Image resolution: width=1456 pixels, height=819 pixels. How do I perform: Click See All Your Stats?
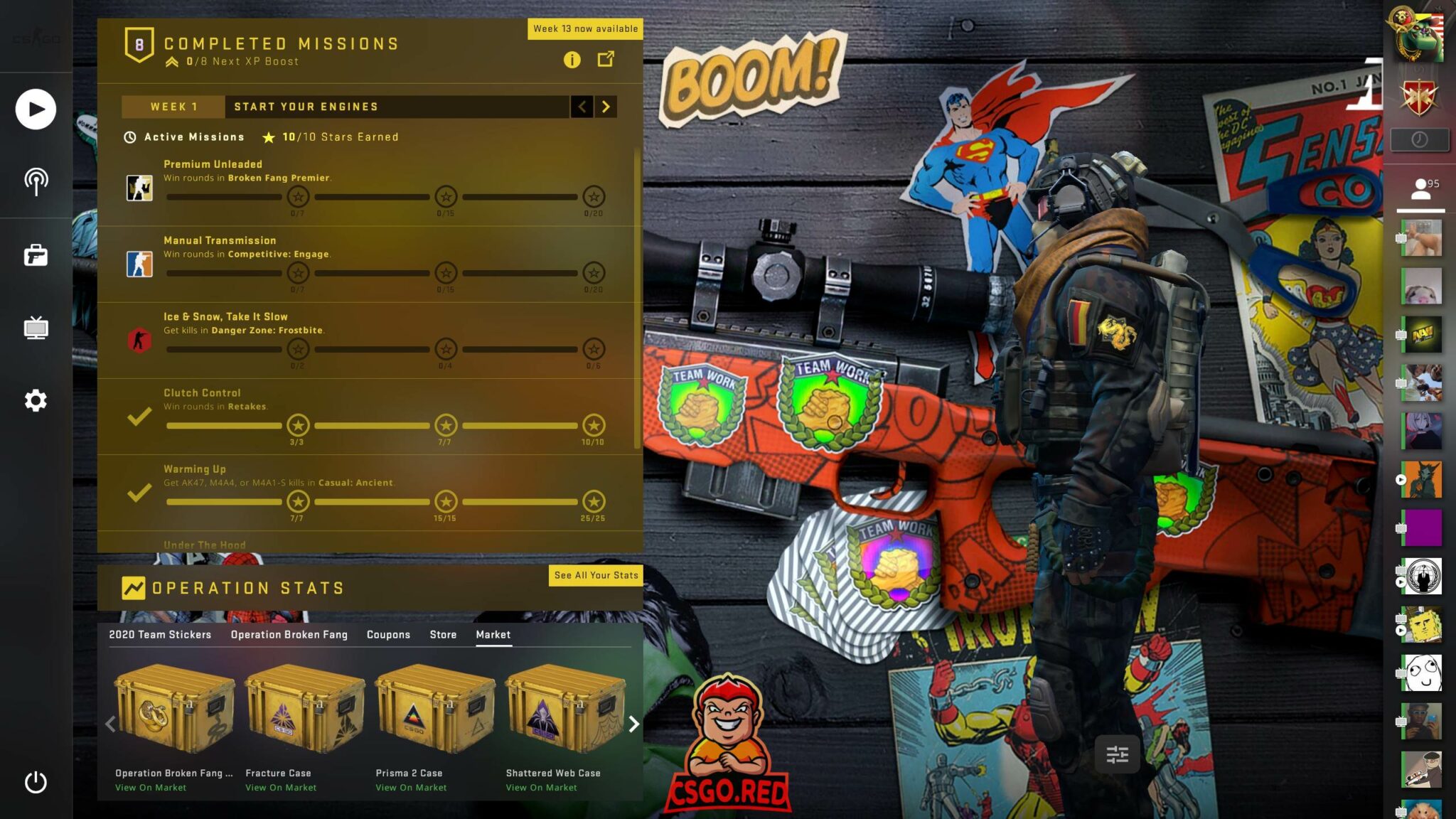[x=596, y=576]
